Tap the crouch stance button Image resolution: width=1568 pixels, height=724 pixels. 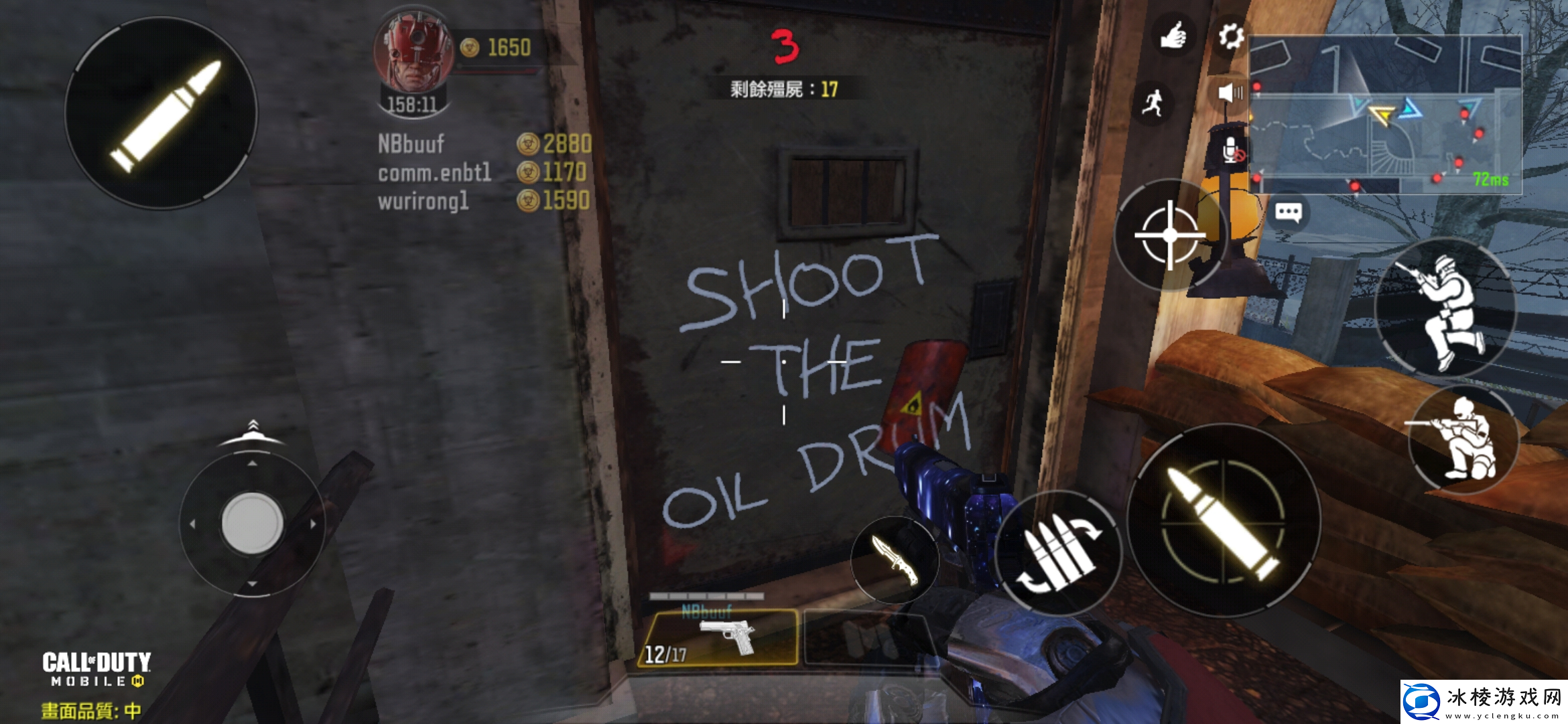point(1463,439)
